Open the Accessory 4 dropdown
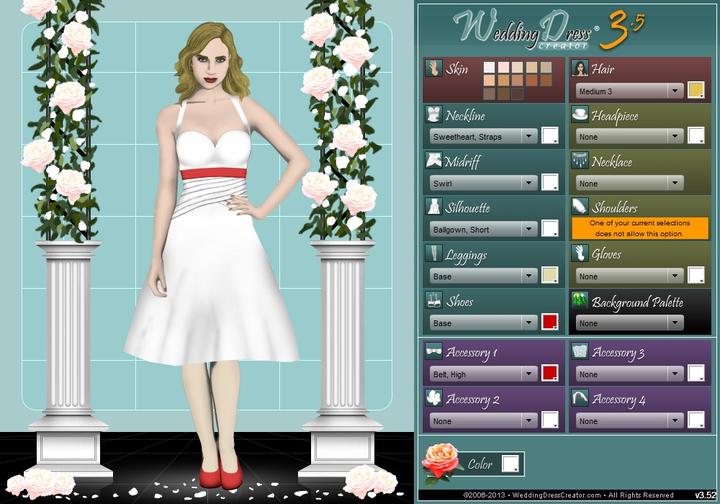The image size is (720, 504). [x=627, y=420]
